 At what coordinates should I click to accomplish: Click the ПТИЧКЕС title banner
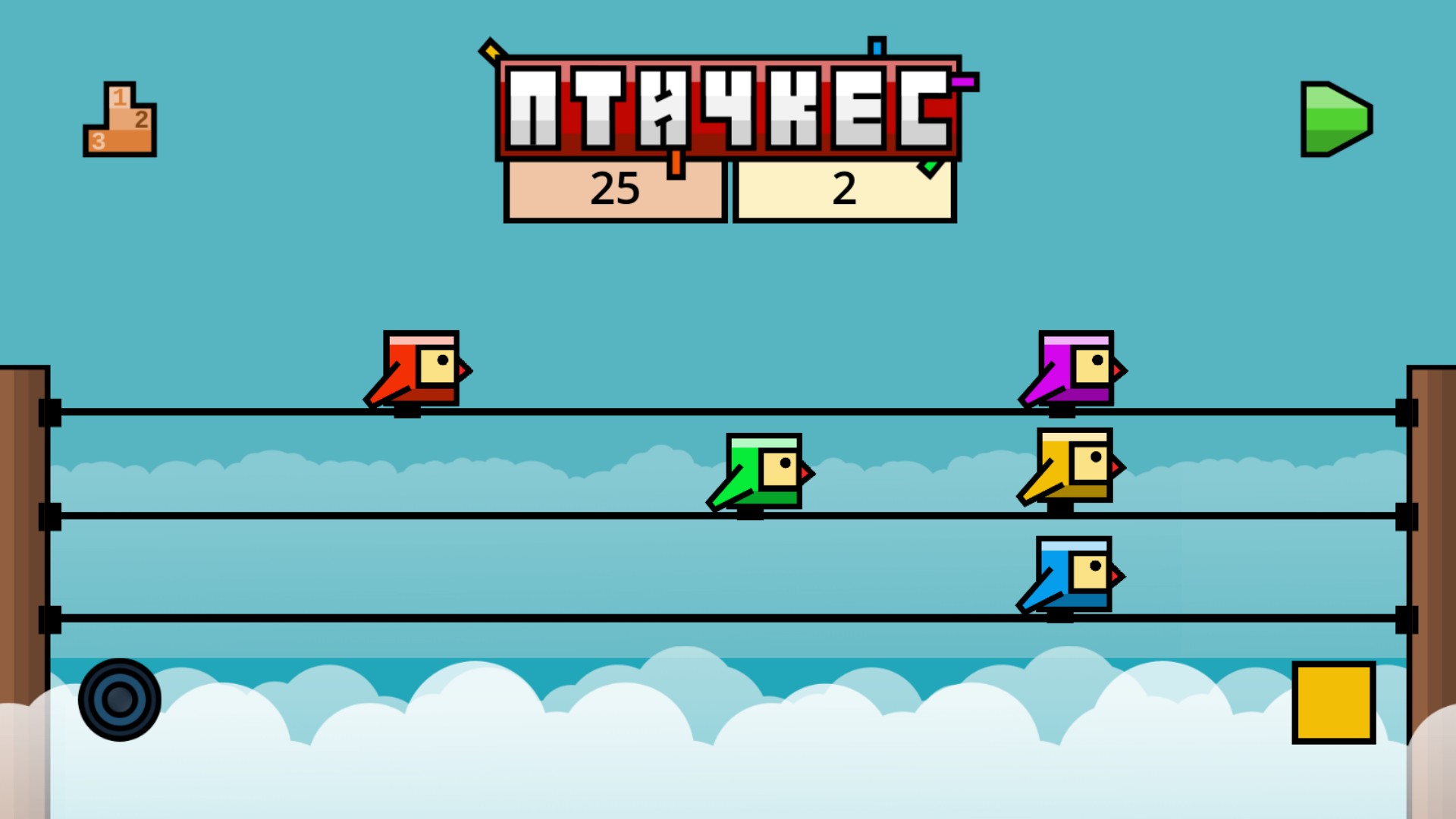(x=728, y=106)
